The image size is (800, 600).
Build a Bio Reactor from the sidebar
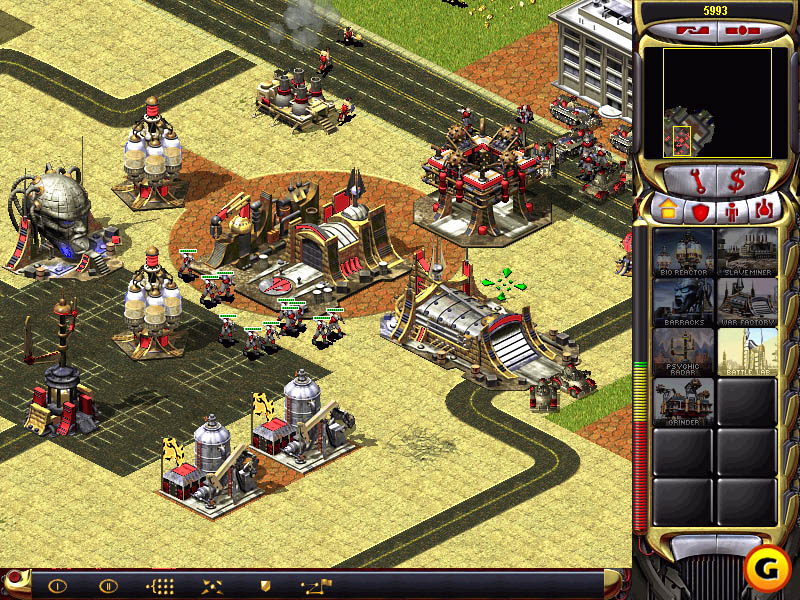[684, 253]
